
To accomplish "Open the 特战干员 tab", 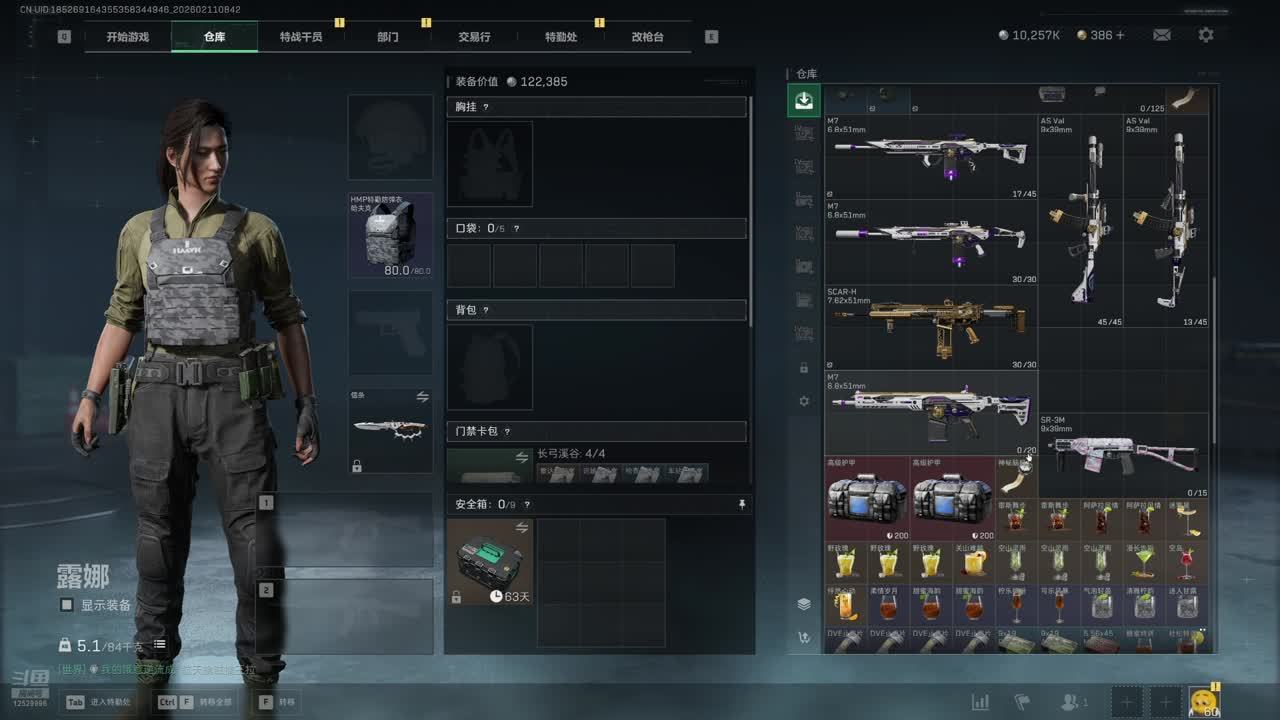I will (x=301, y=37).
